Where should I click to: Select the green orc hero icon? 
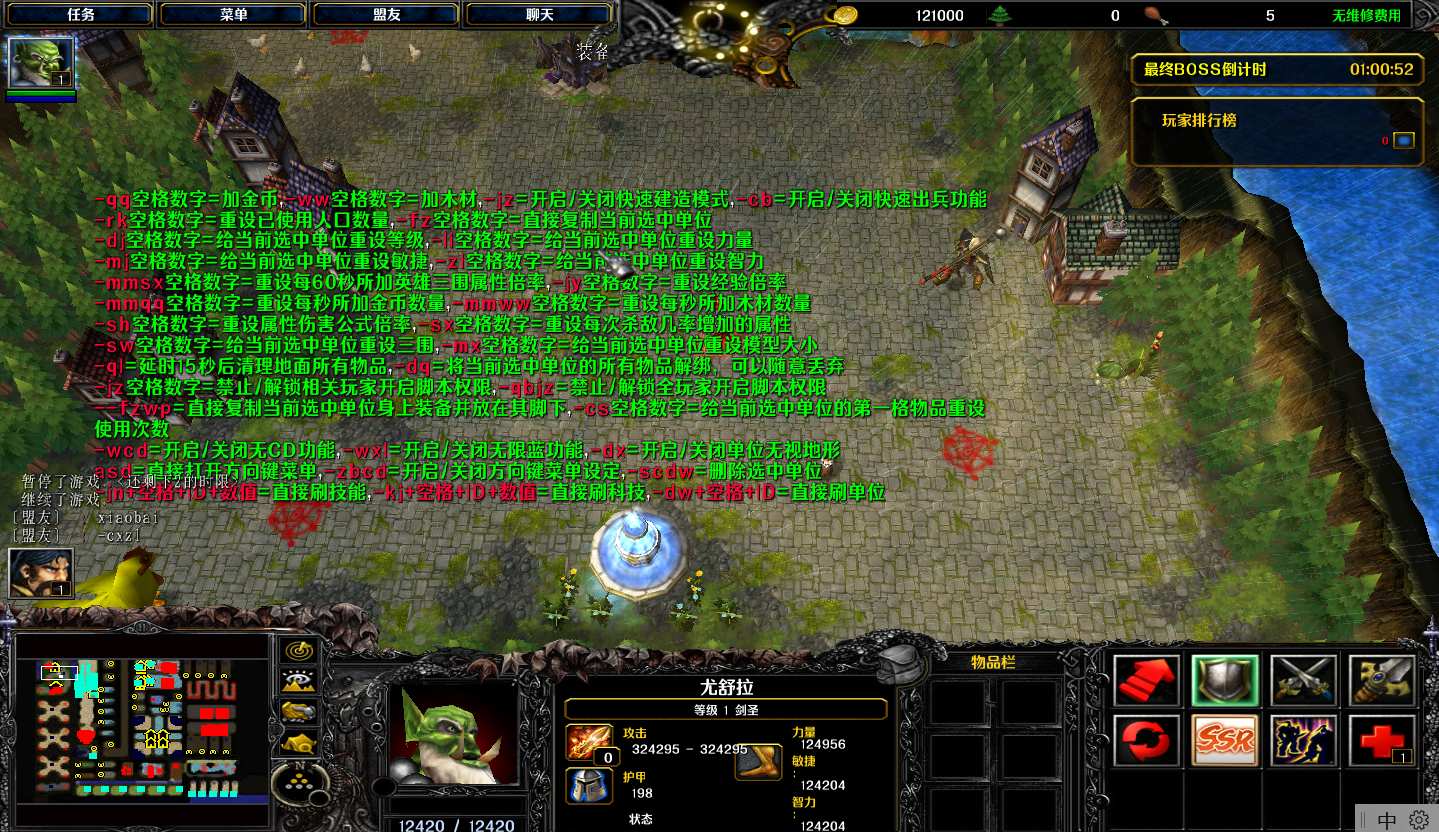[x=41, y=62]
